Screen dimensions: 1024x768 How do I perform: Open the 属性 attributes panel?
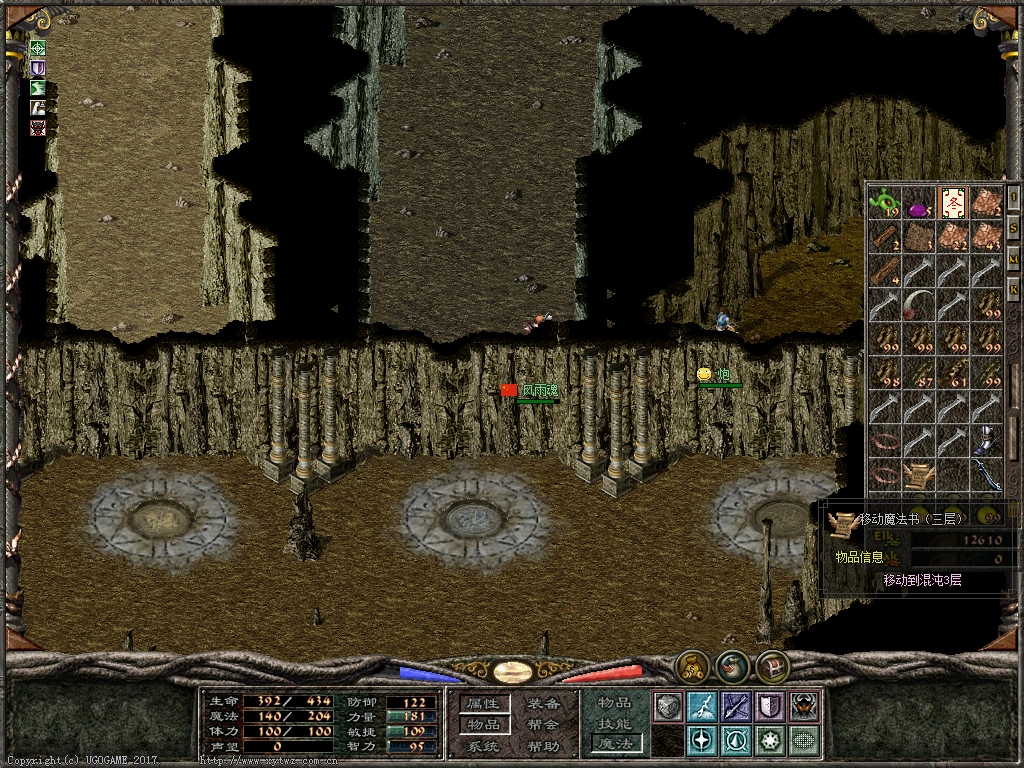(484, 704)
